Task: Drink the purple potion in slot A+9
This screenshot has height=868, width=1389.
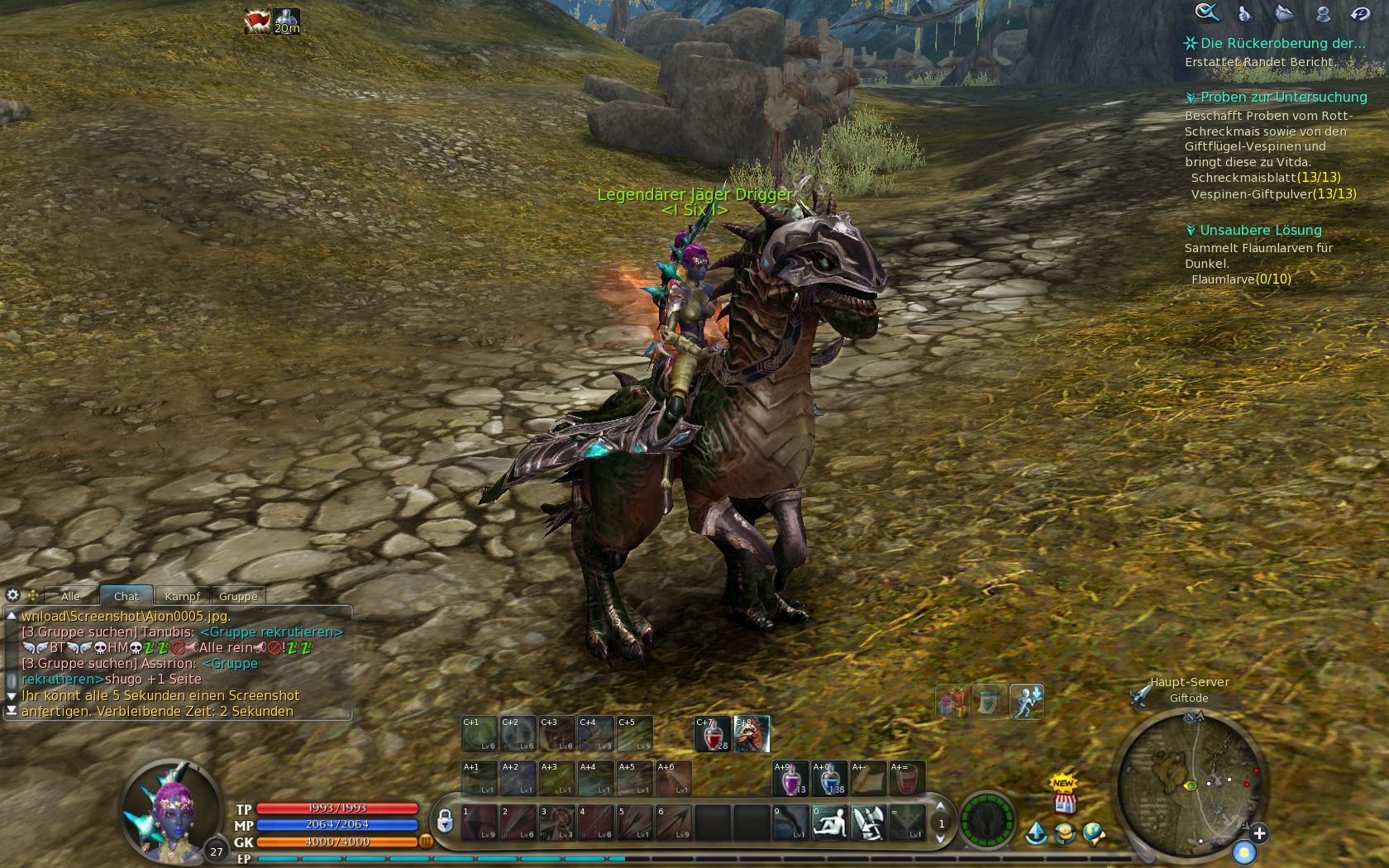Action: coord(790,779)
